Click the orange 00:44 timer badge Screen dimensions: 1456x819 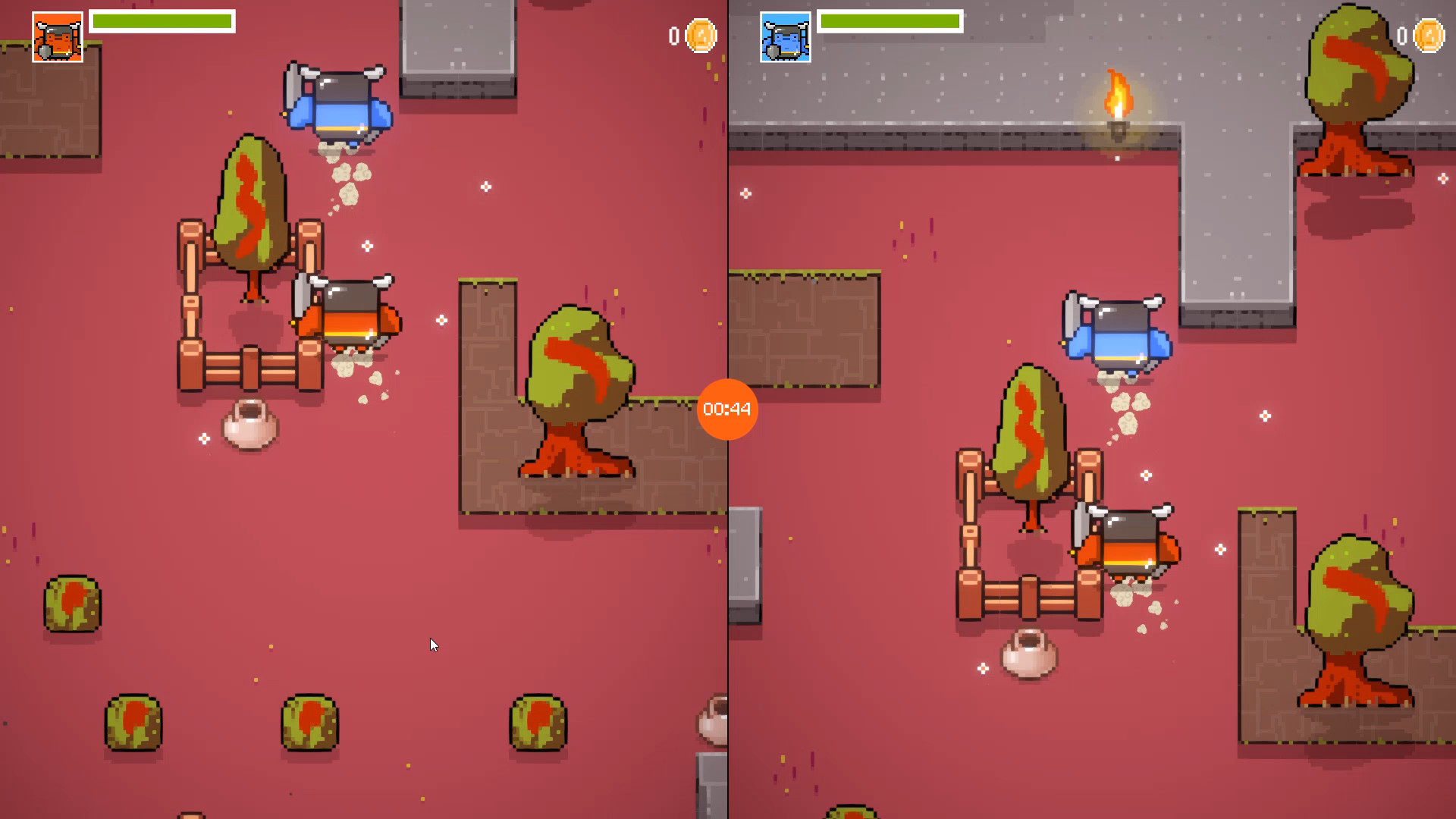(726, 409)
